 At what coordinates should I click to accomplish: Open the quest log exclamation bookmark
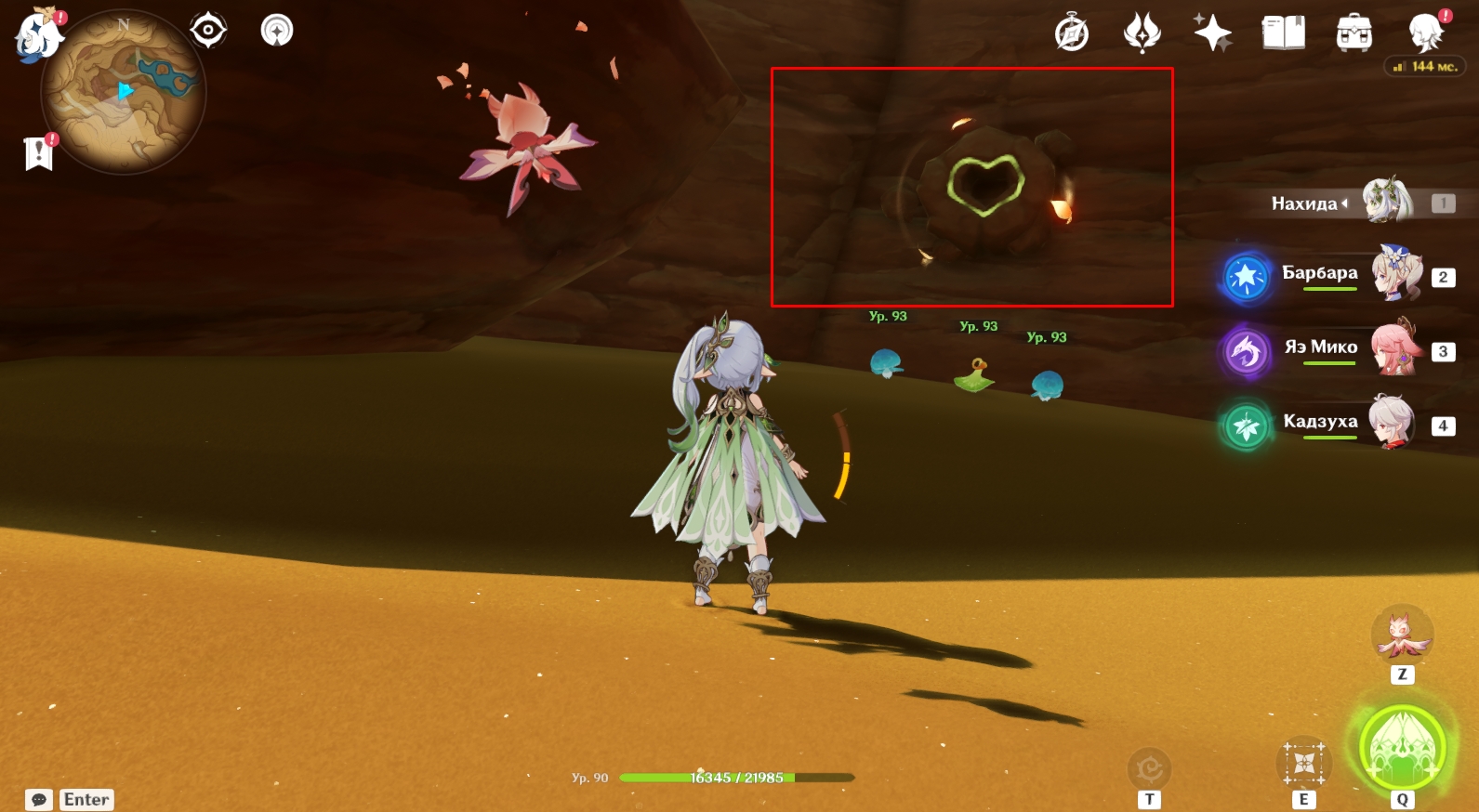pyautogui.click(x=39, y=153)
